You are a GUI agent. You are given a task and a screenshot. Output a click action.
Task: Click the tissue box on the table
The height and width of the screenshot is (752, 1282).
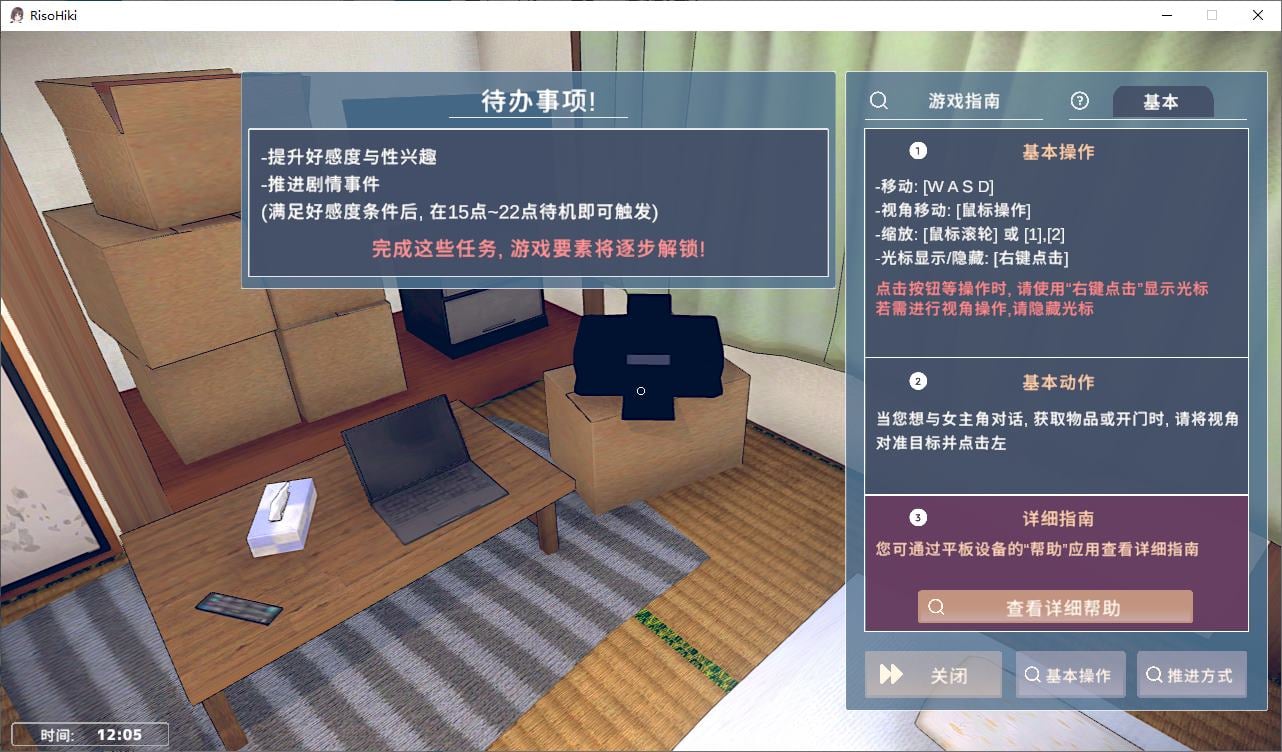[281, 515]
